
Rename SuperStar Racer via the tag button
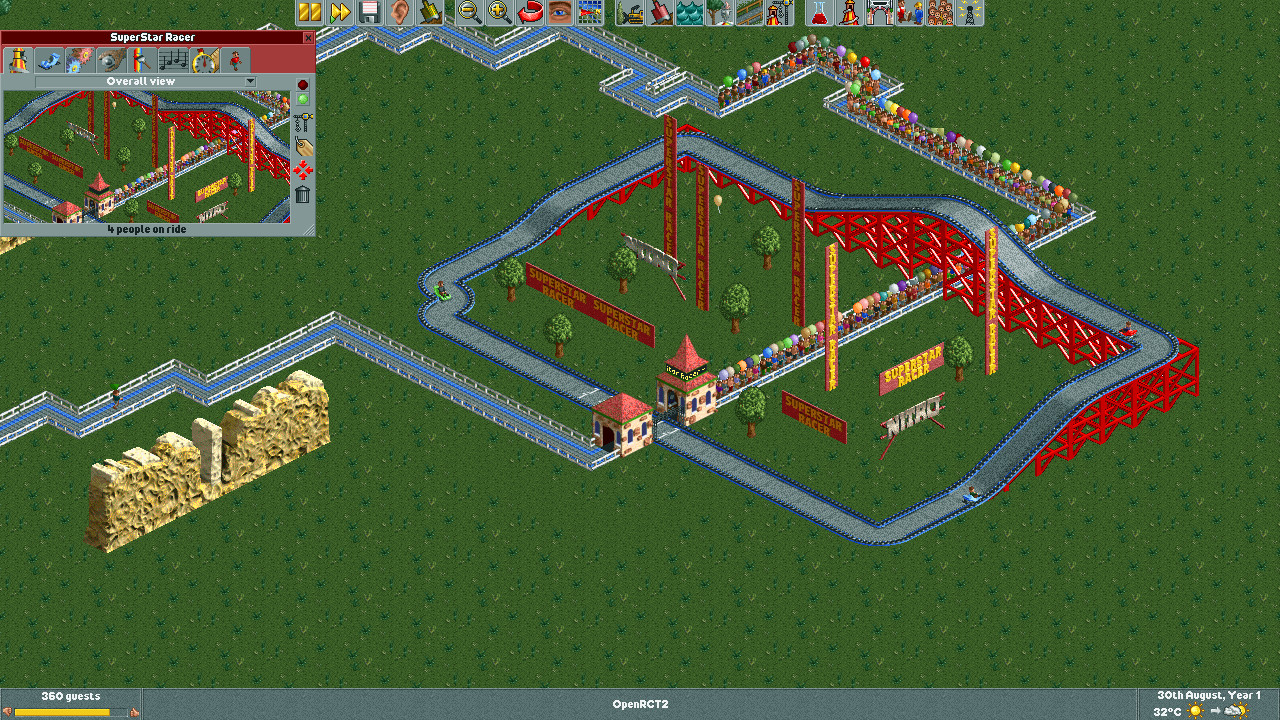[302, 144]
